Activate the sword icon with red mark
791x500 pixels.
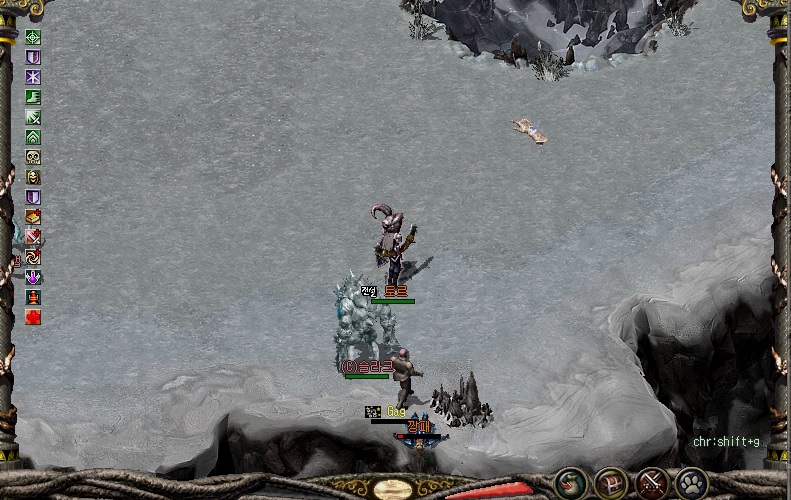[x=33, y=237]
